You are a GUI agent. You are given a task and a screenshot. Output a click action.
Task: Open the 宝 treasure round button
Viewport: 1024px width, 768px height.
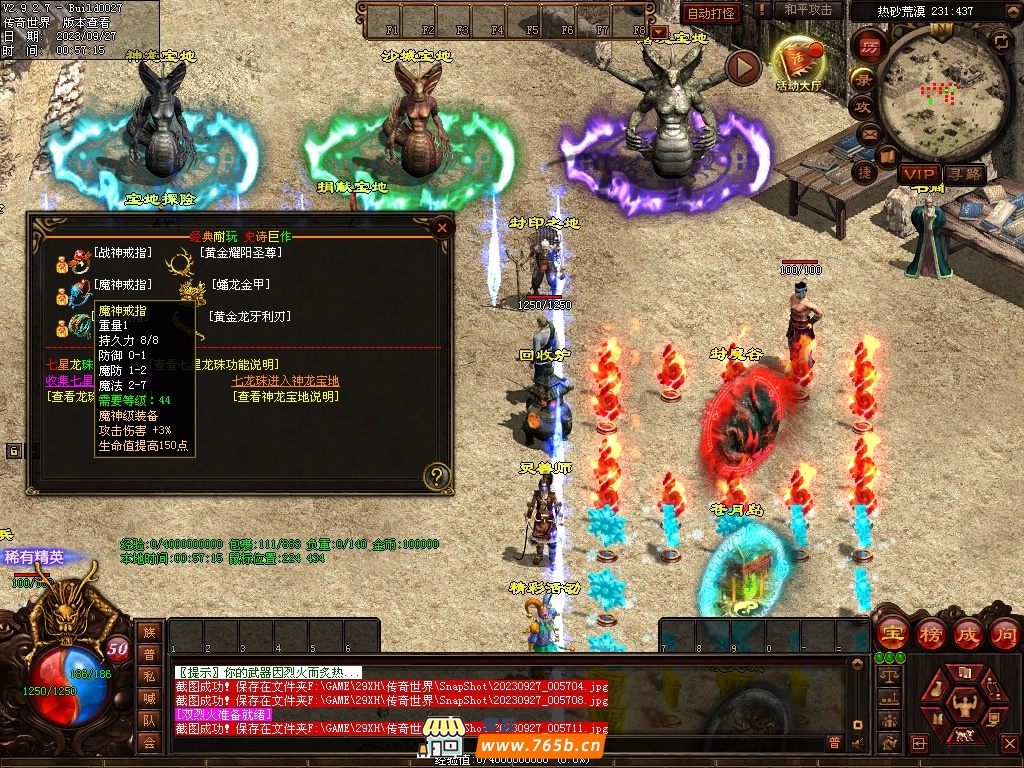coord(891,633)
